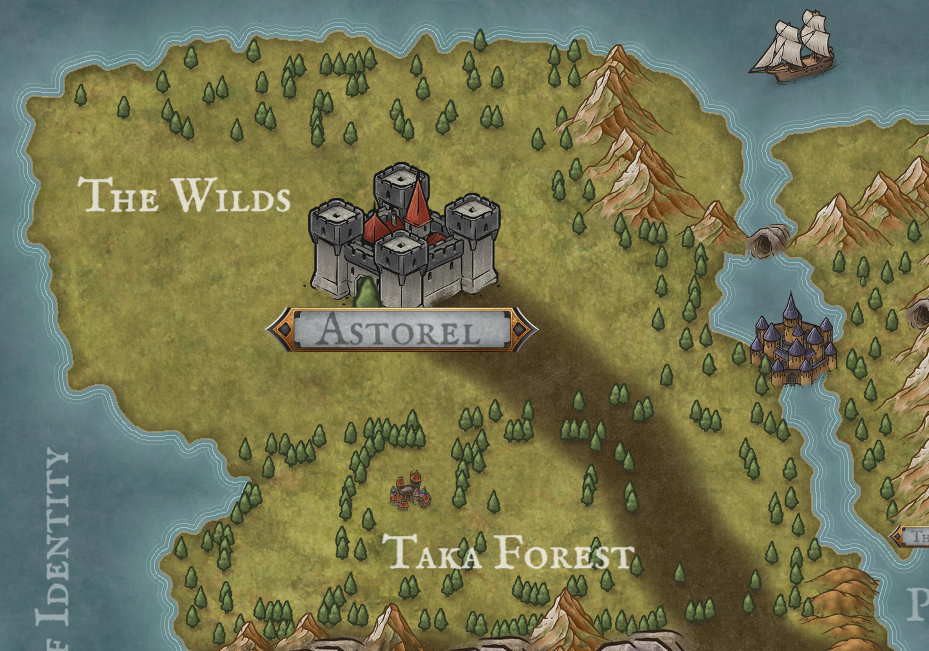Select the small red village above Taka Forest

pos(409,489)
